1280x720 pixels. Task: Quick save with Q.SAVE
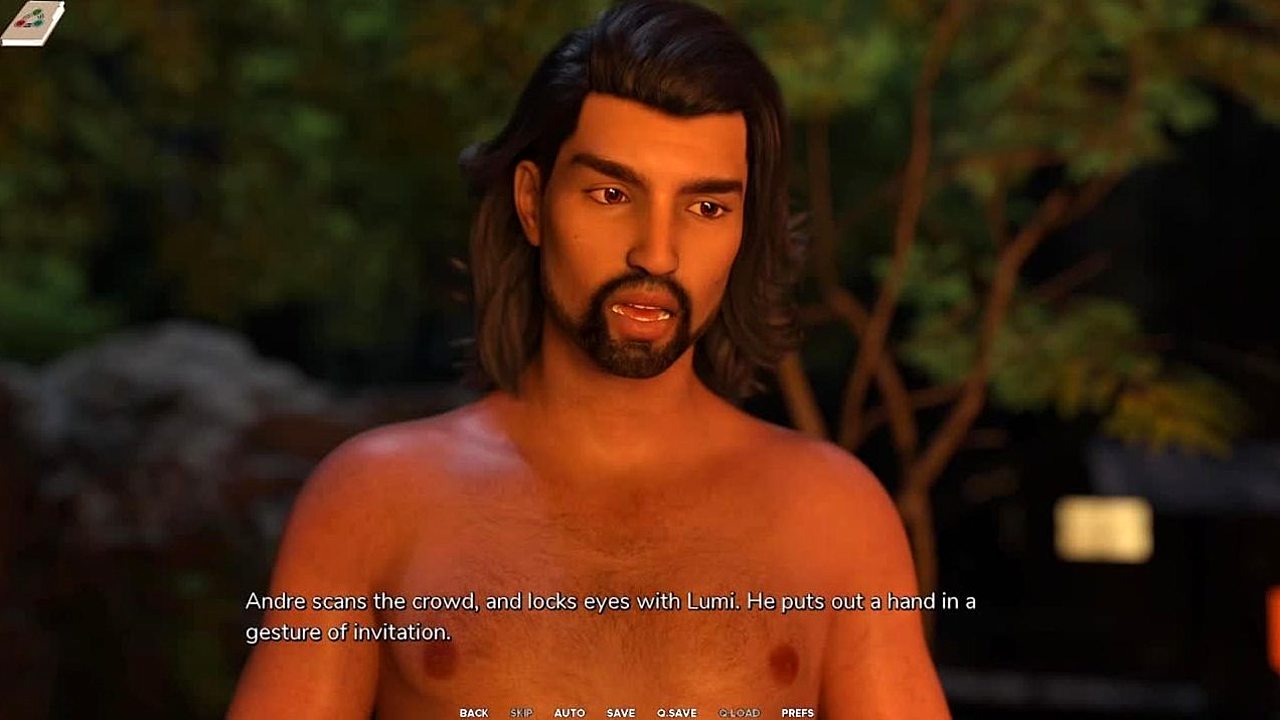pyautogui.click(x=677, y=713)
